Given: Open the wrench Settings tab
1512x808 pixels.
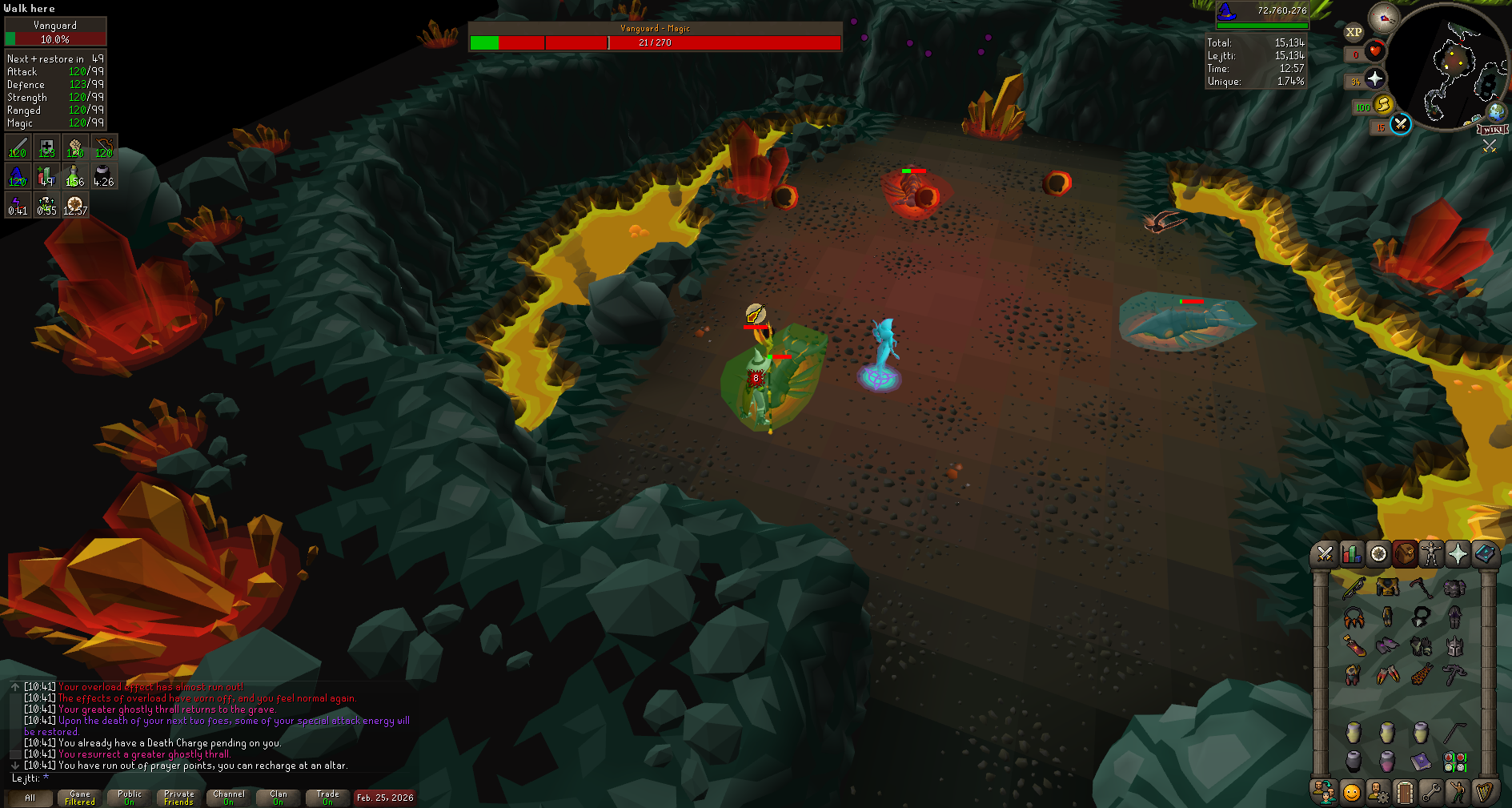Looking at the screenshot, I should tap(1431, 793).
